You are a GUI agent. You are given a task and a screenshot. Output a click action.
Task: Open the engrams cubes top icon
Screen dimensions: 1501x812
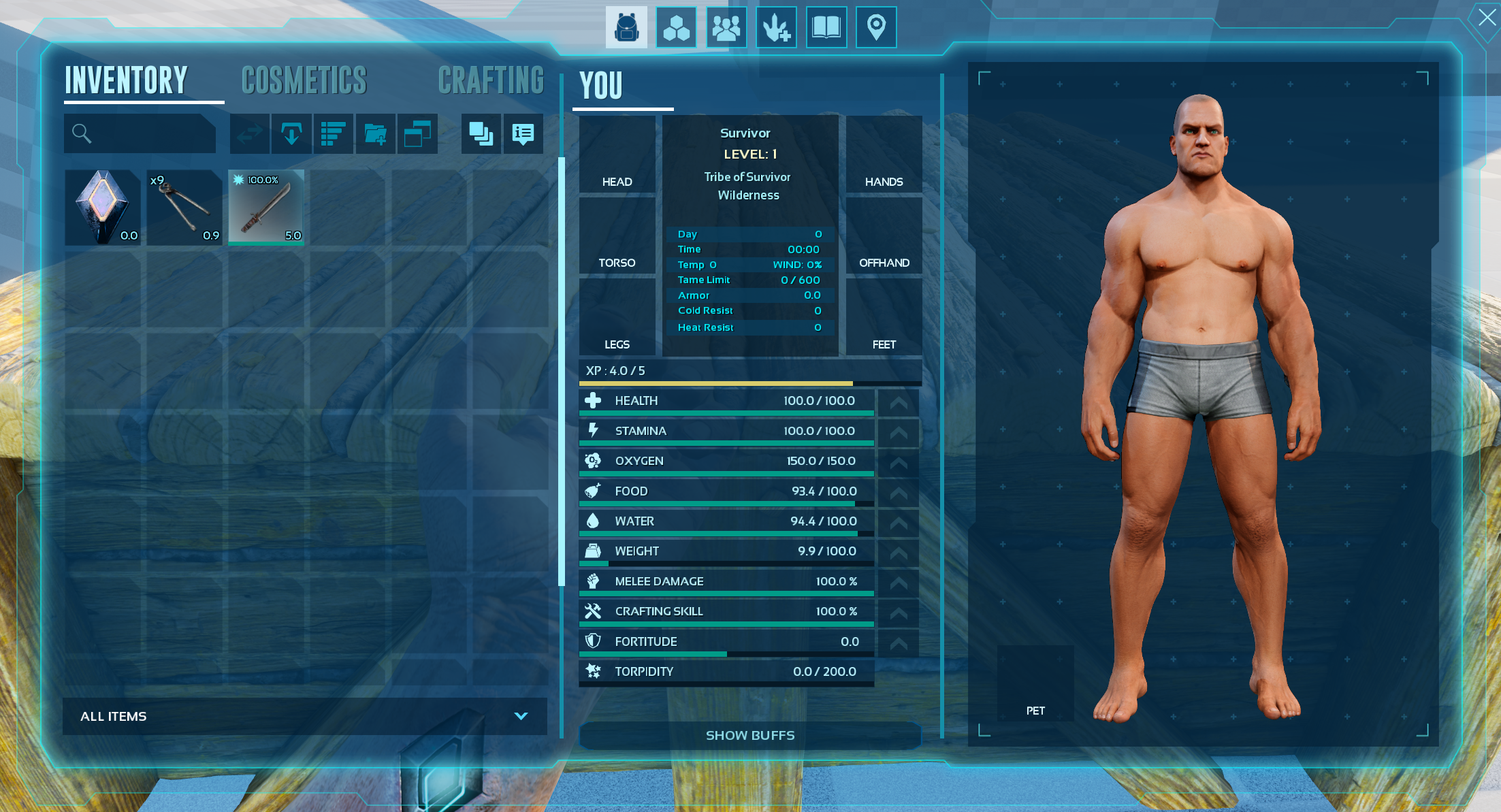(676, 27)
